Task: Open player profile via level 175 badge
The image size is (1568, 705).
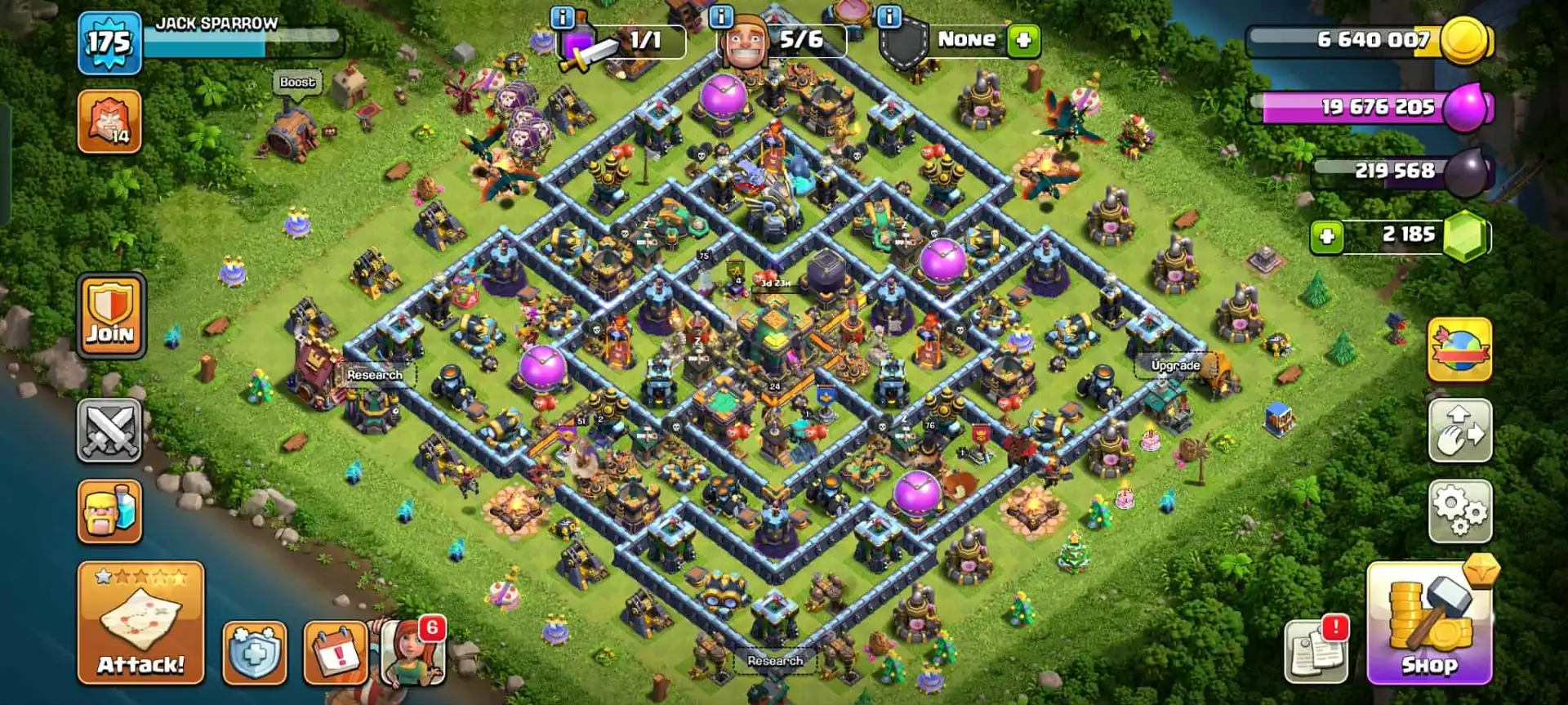Action: pos(110,41)
